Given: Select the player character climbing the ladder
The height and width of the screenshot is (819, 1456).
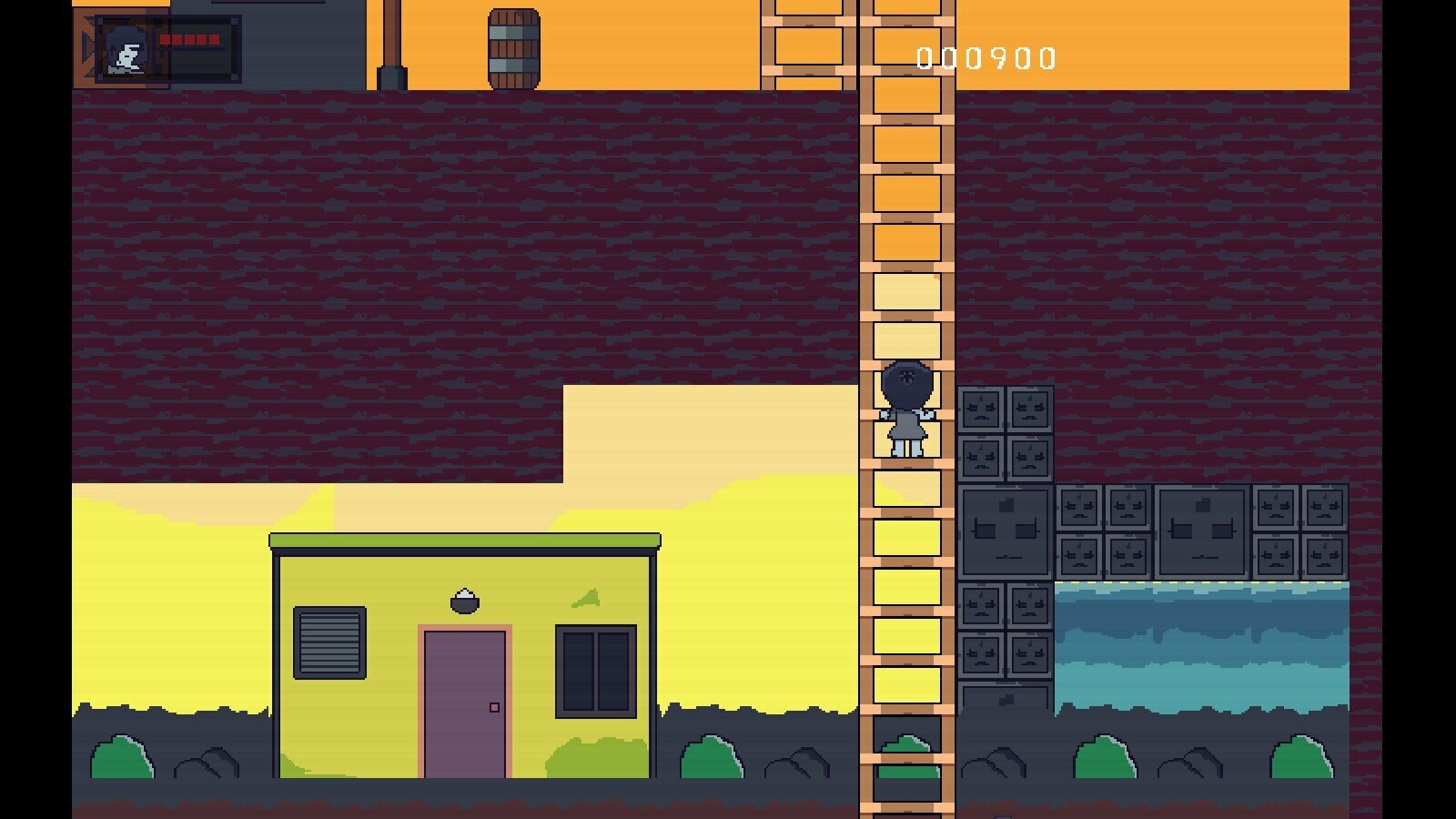Looking at the screenshot, I should click(x=905, y=409).
